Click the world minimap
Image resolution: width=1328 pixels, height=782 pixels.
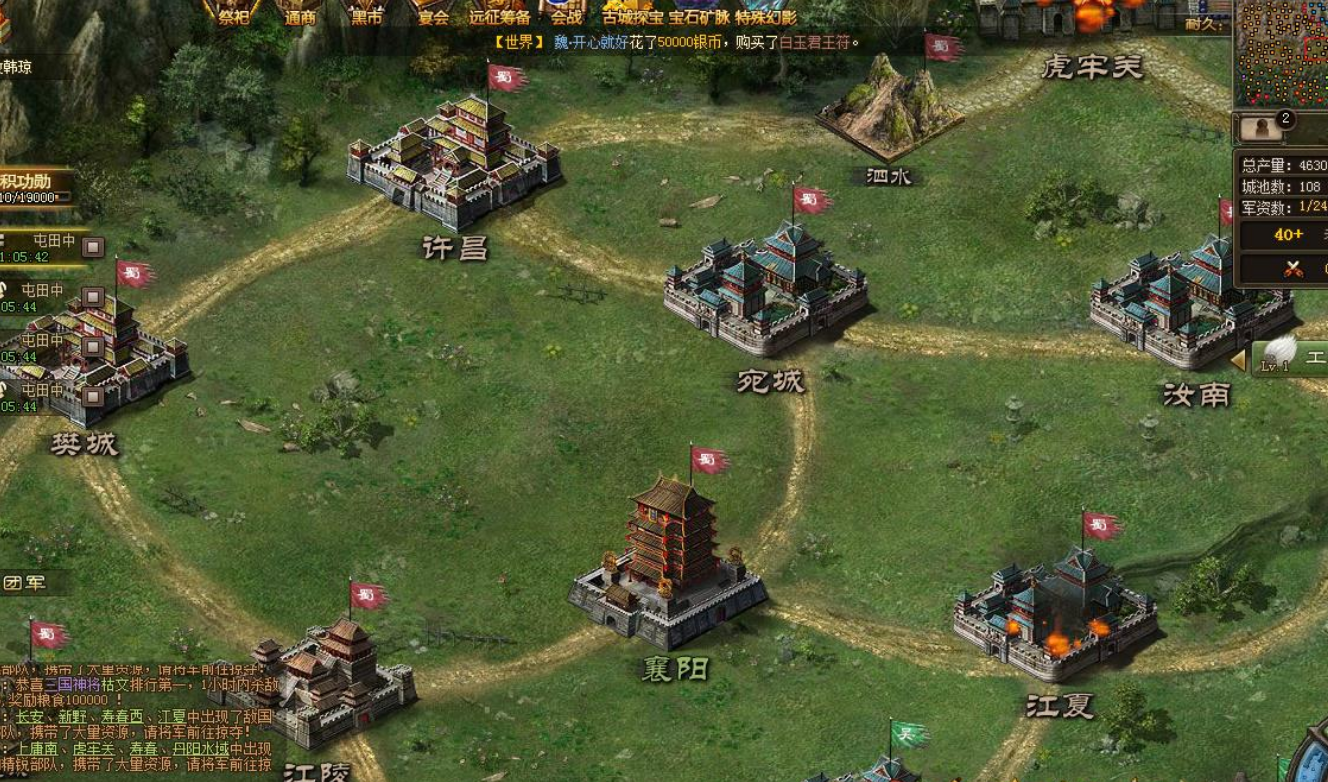pos(1282,52)
